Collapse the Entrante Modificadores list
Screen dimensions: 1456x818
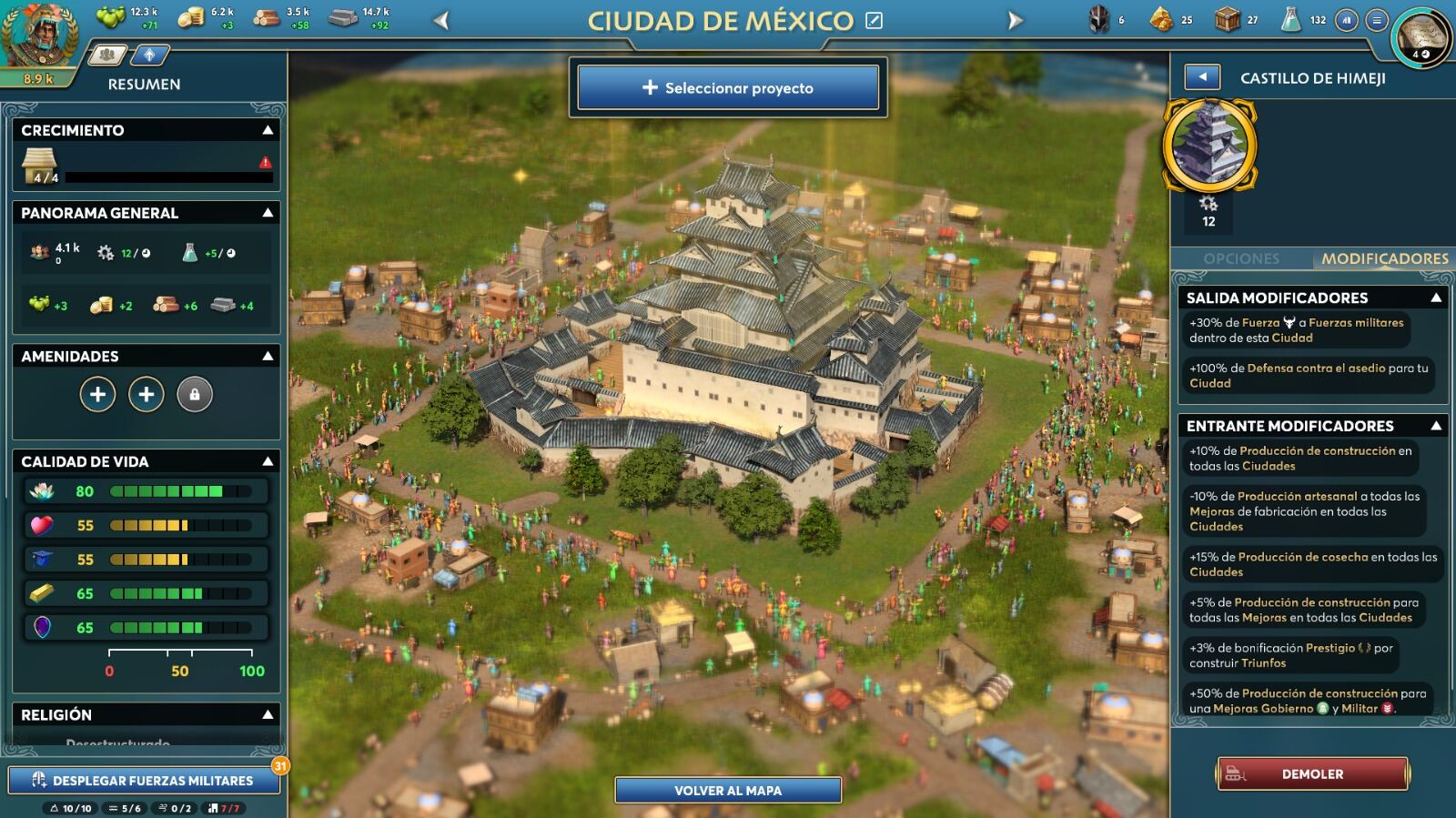(x=1436, y=426)
